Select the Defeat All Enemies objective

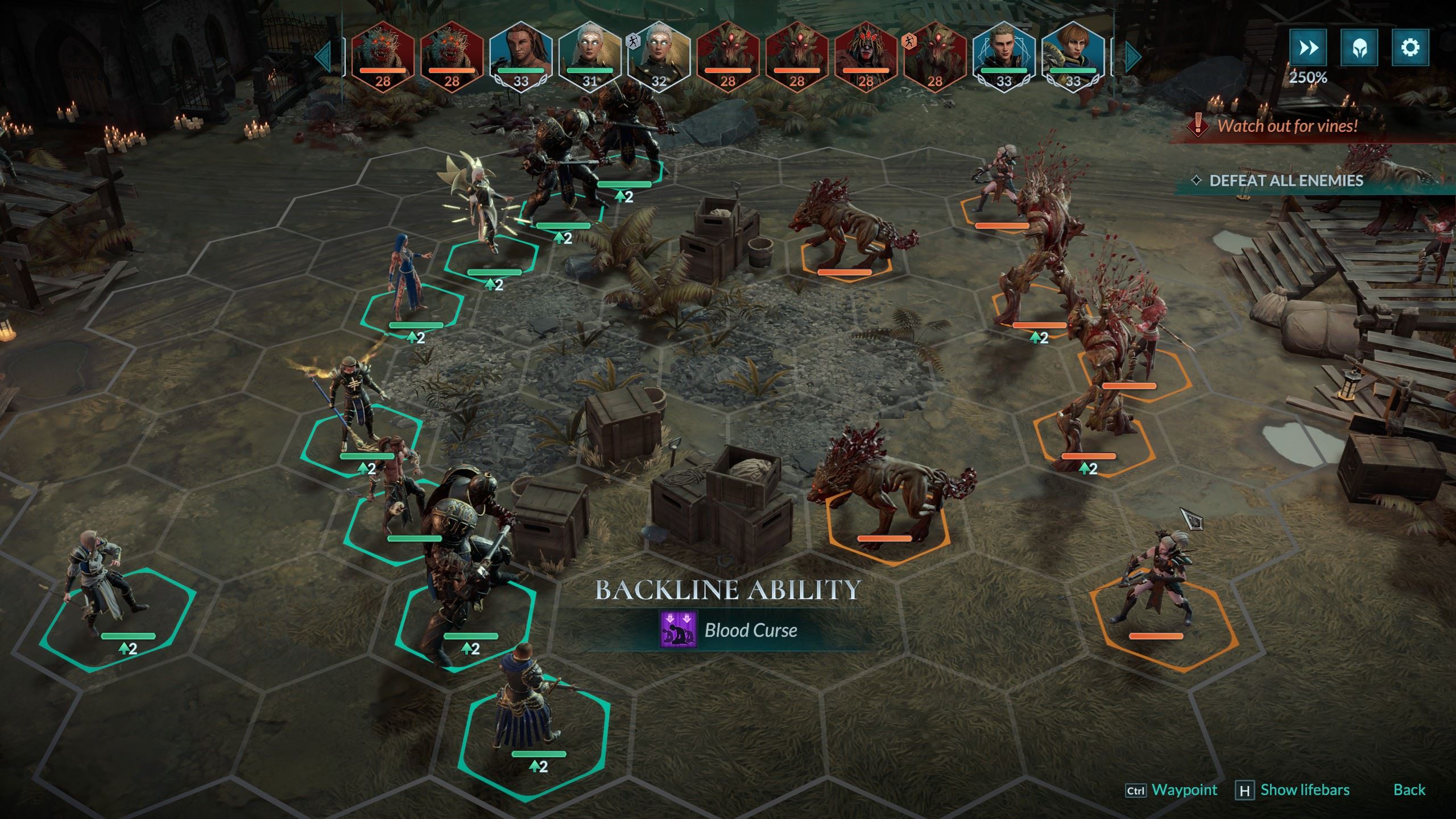(1285, 181)
